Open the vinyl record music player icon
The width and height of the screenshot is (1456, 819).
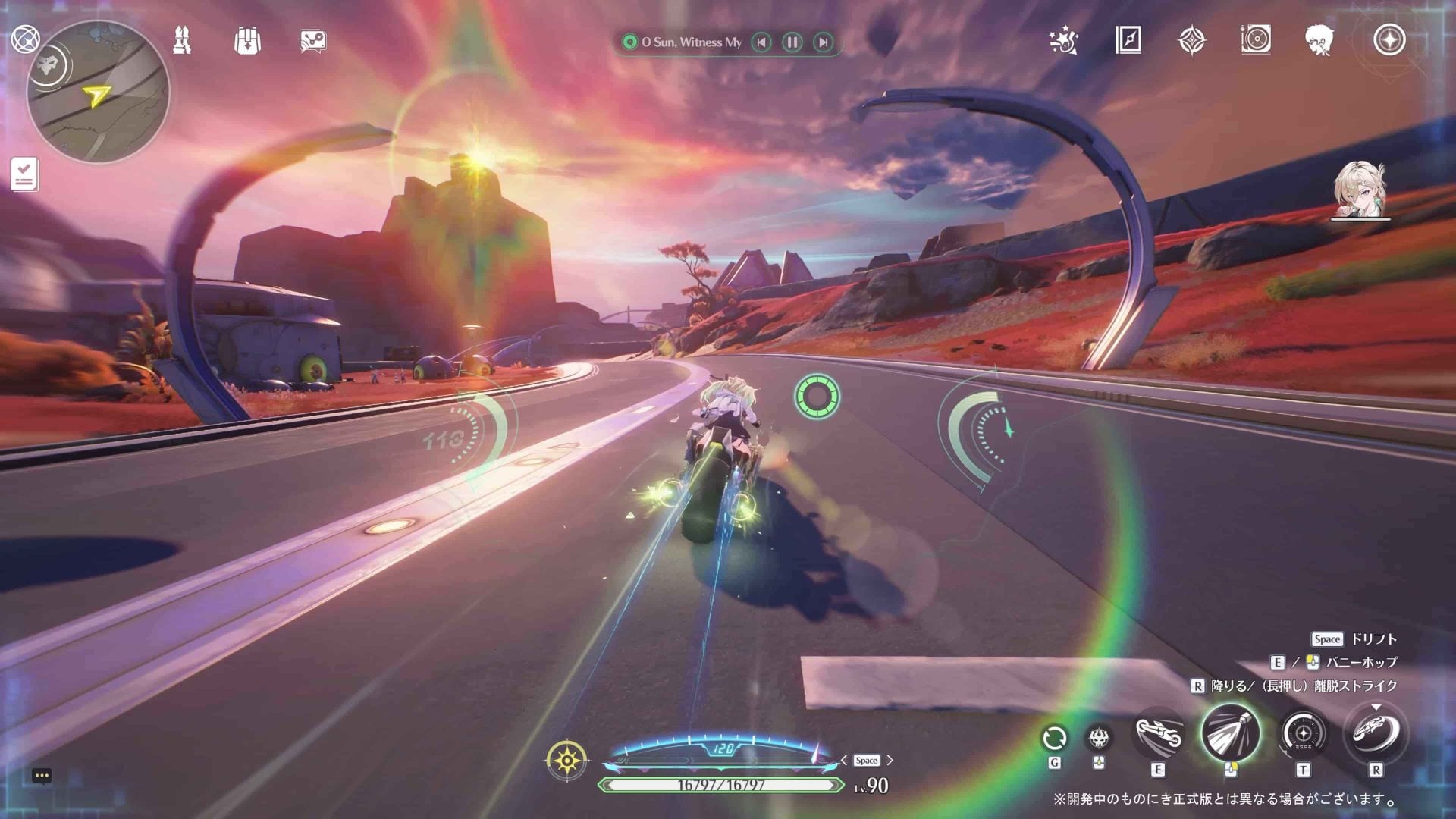[1256, 39]
